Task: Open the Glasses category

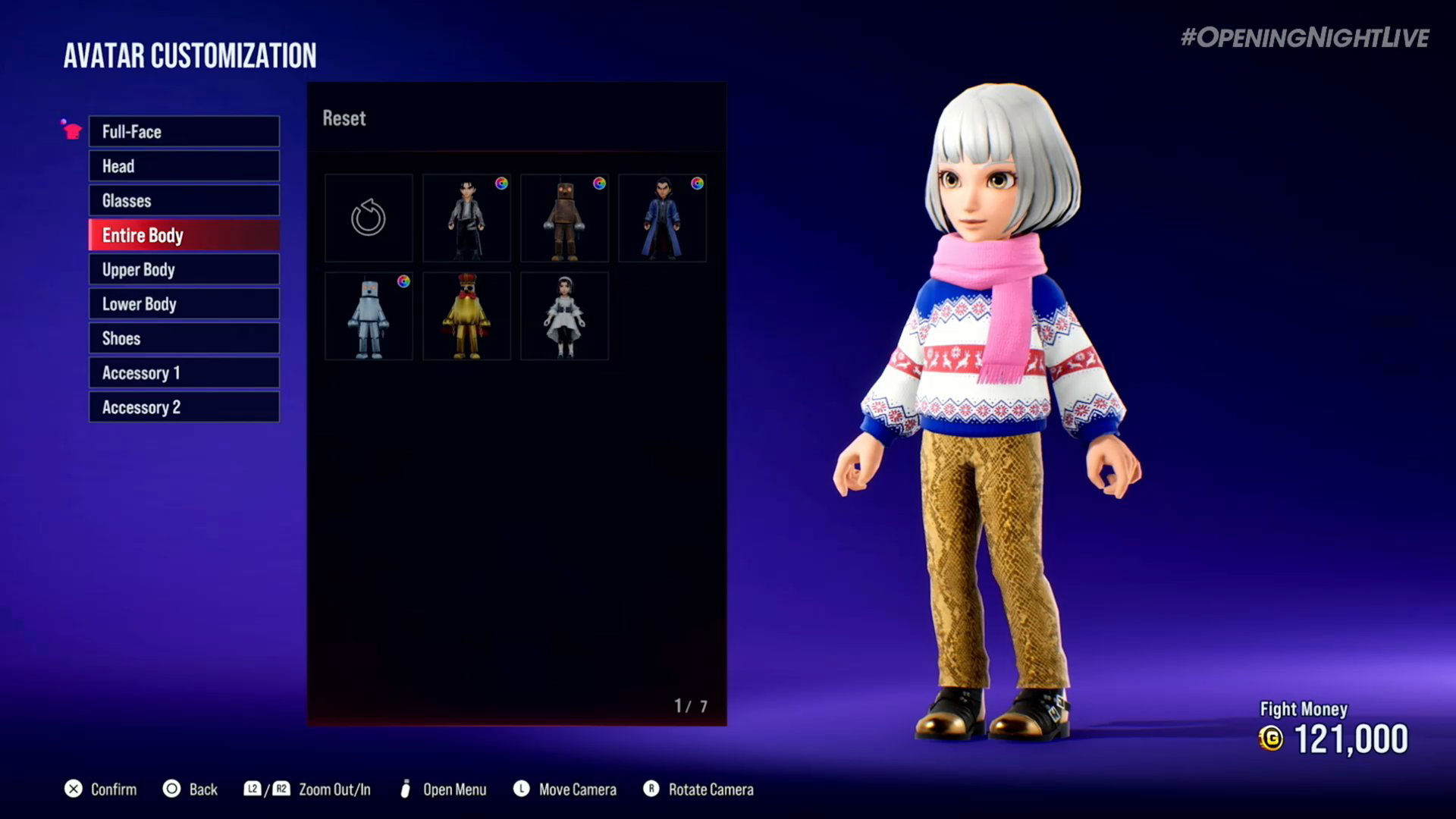Action: 184,200
